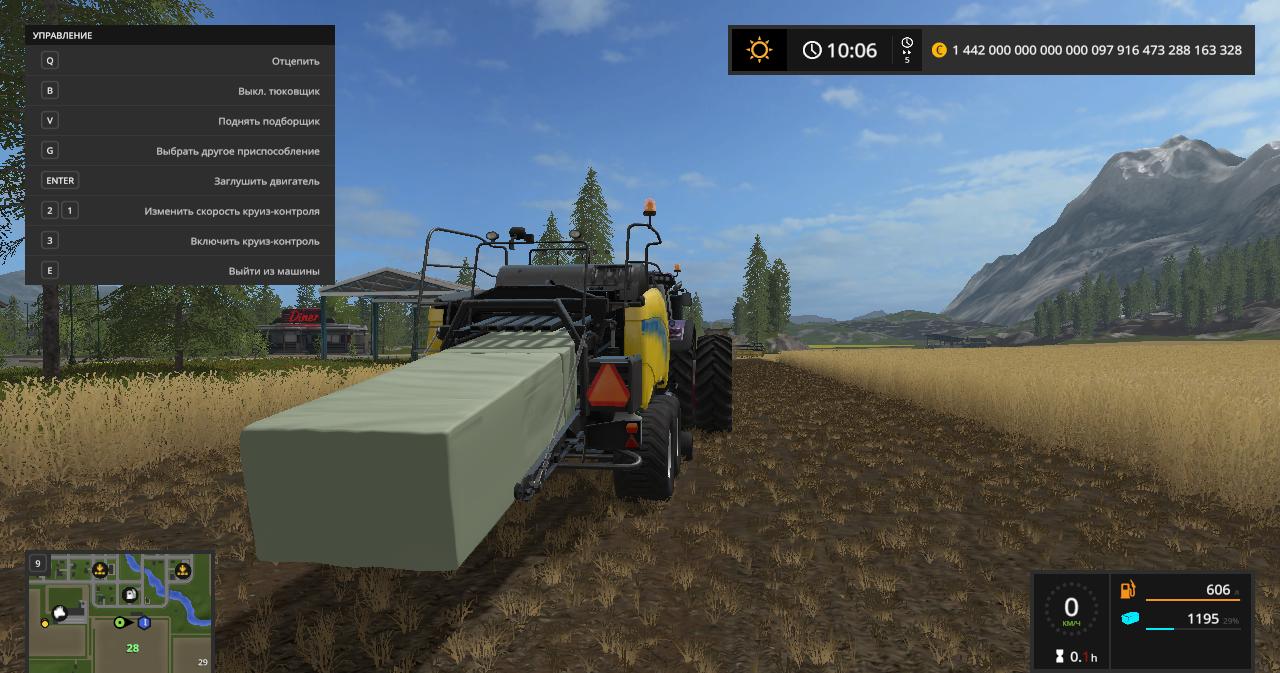Click the small yellow coin map marker
Screen dimensions: 1280x673
click(45, 623)
